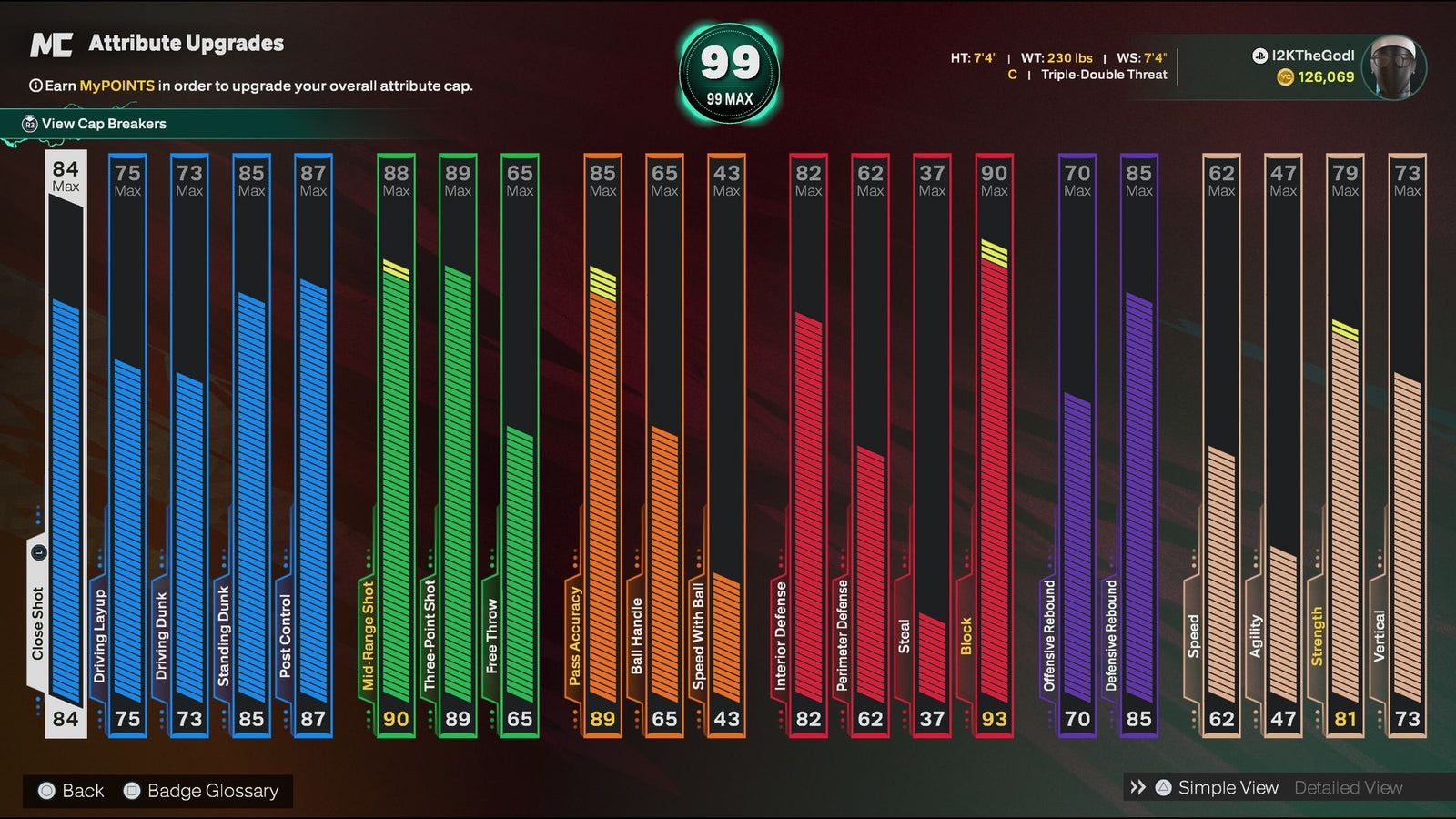Pick the Standing Dunk attribute bar

[251, 446]
